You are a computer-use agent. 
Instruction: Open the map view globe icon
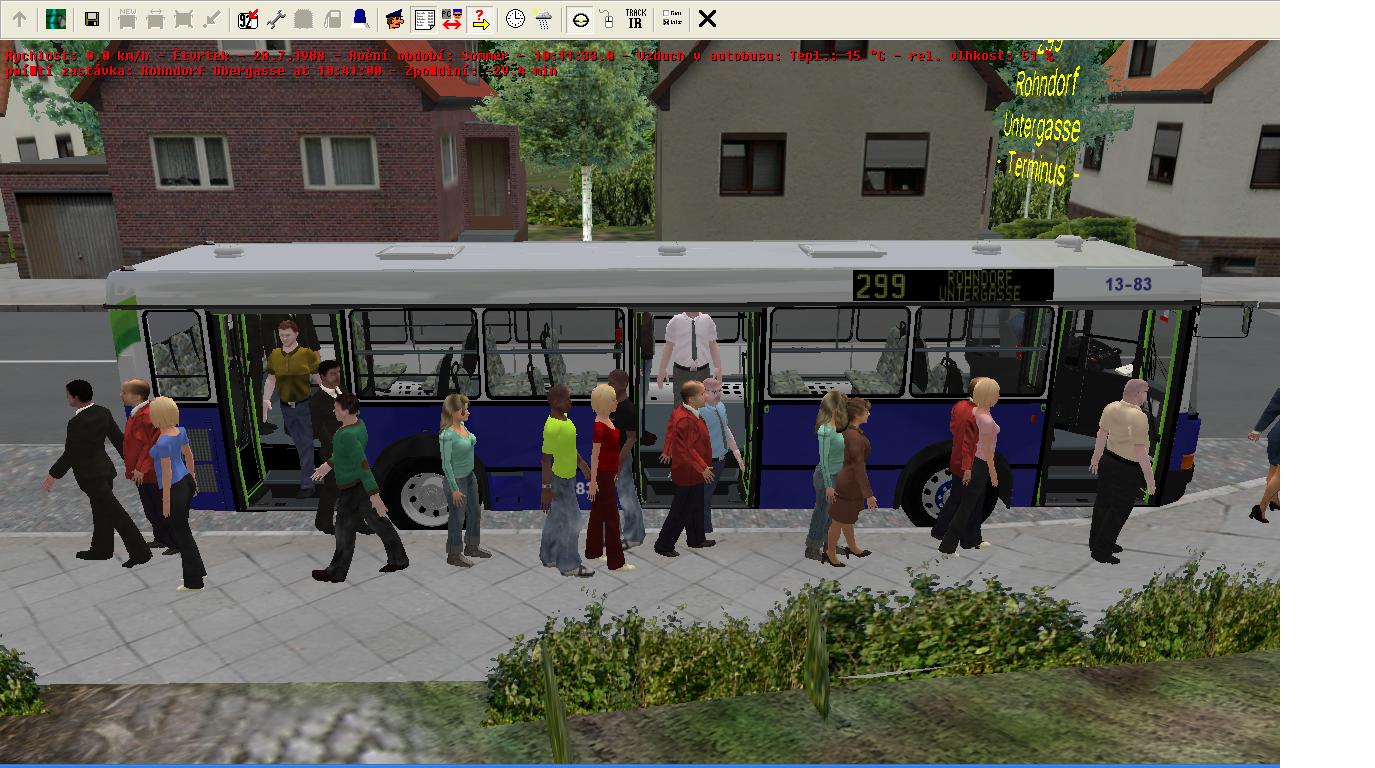pyautogui.click(x=56, y=19)
